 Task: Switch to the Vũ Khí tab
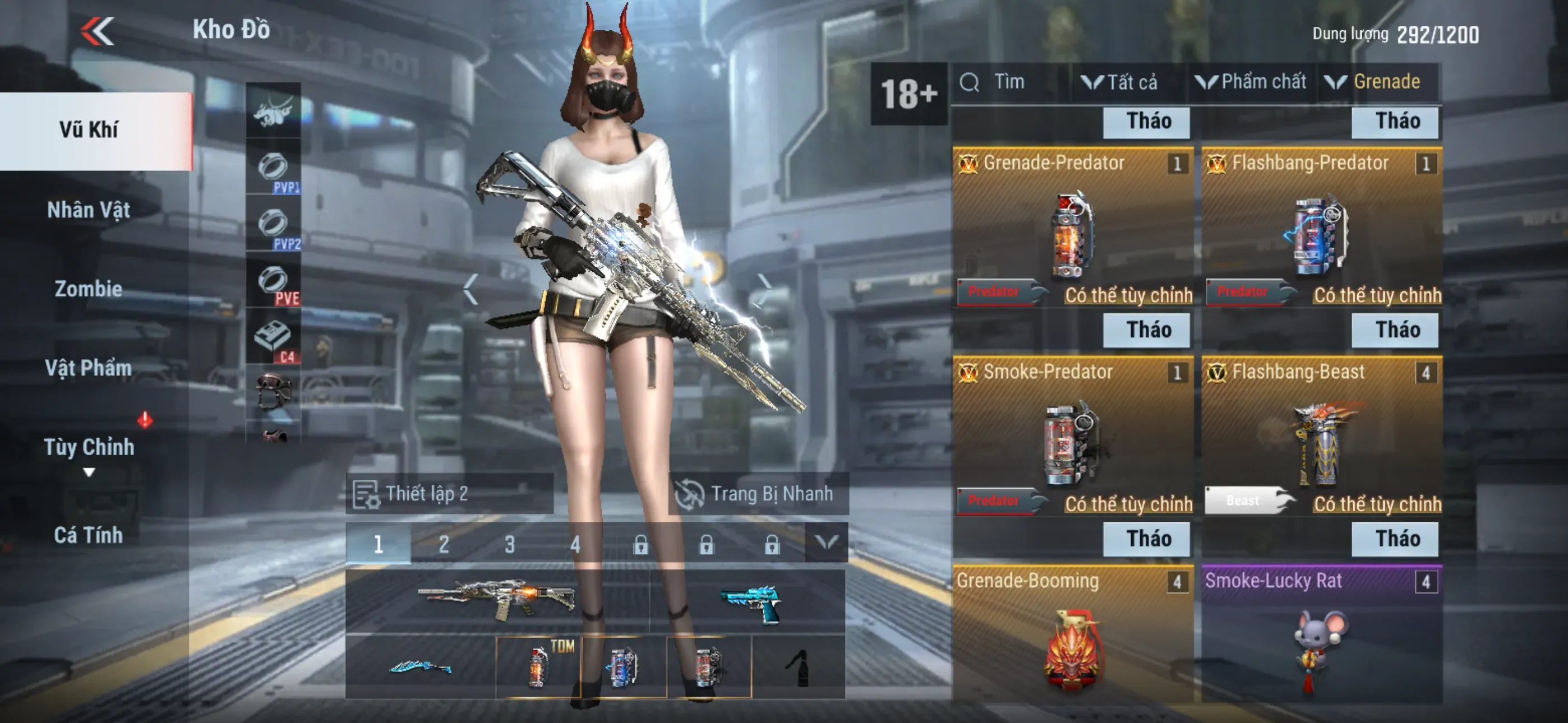click(89, 129)
